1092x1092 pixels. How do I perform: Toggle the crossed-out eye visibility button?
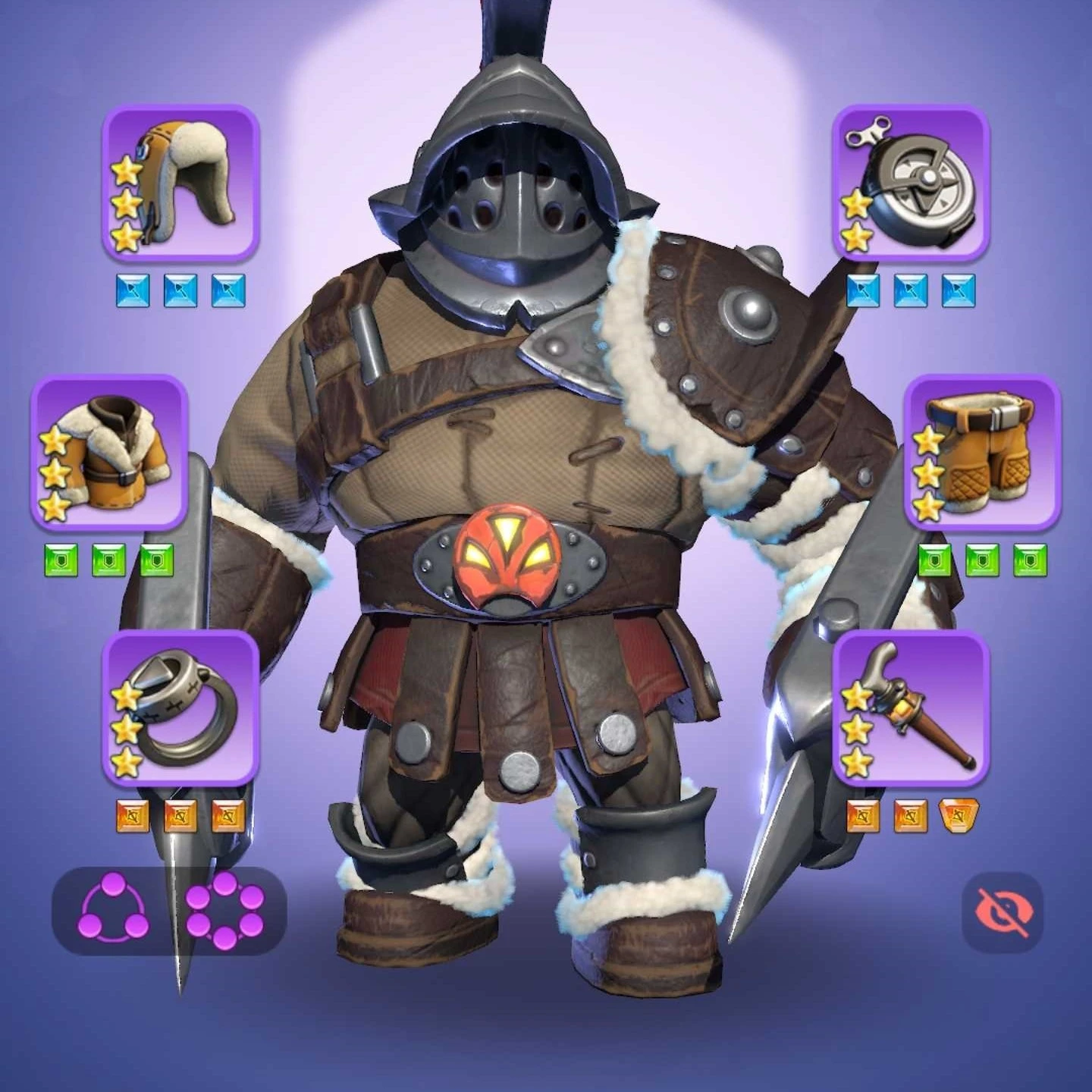[1003, 911]
